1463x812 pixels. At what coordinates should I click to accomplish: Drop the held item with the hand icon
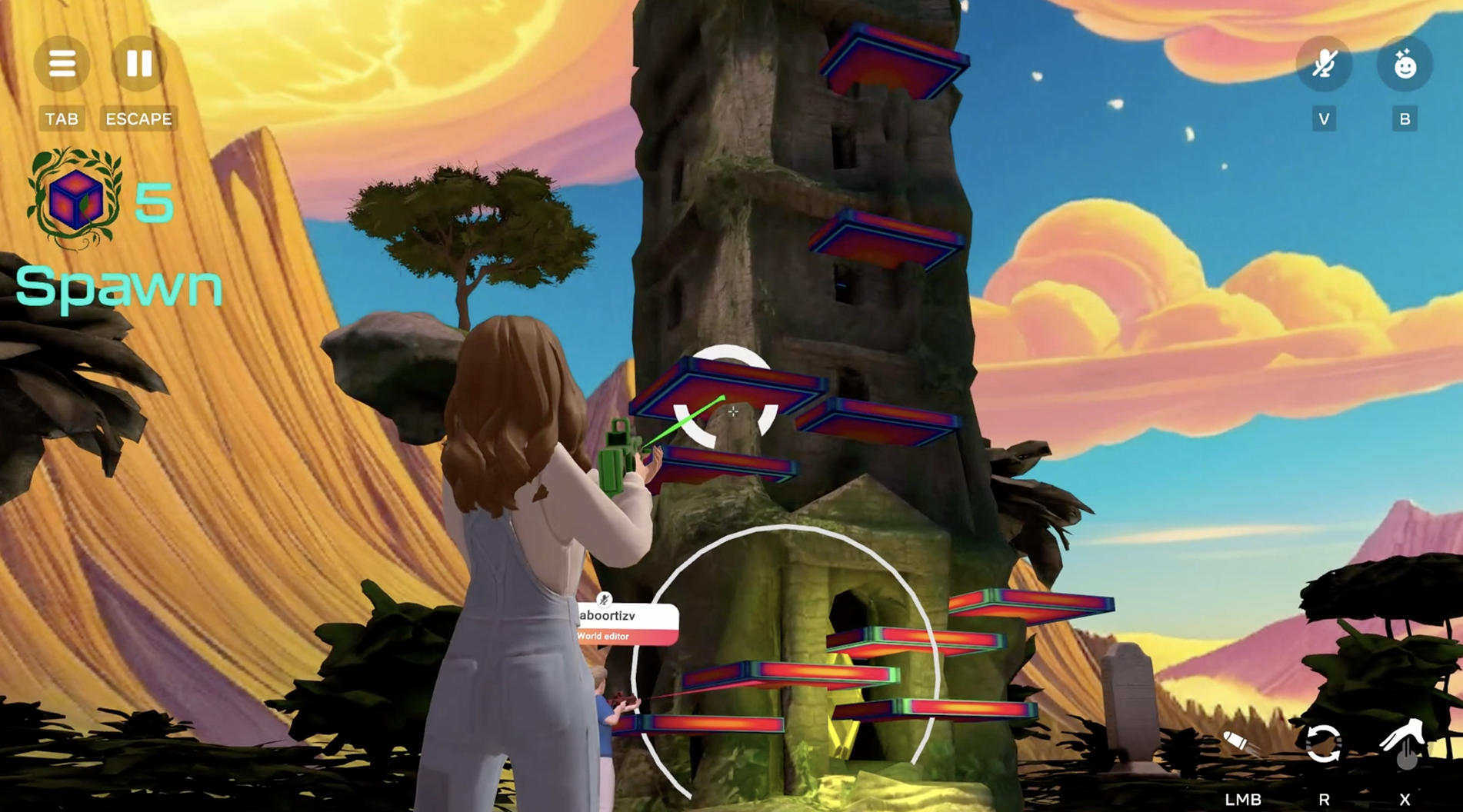pyautogui.click(x=1405, y=743)
